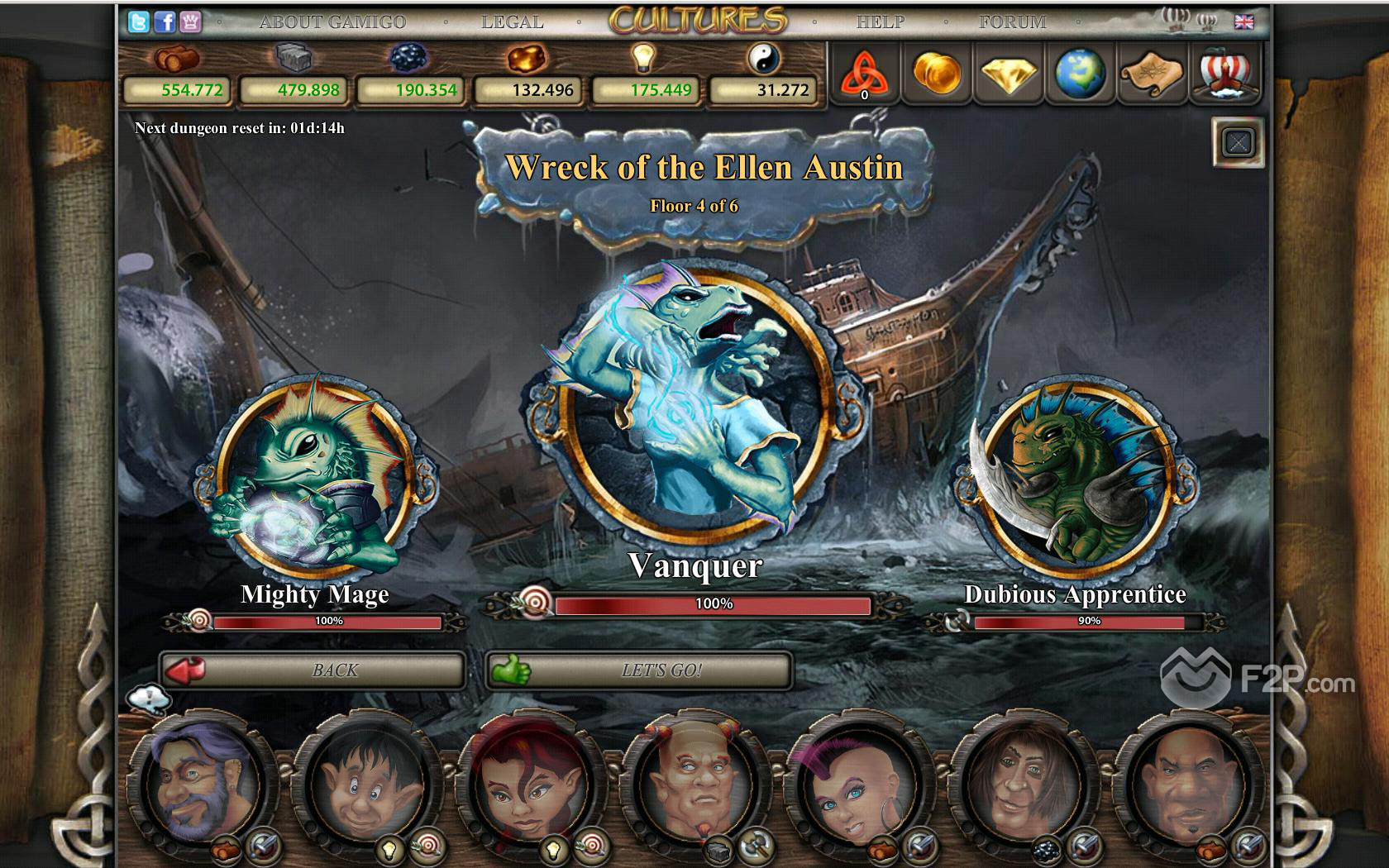Start the fight with LET'S GO!
1389x868 pixels.
point(639,670)
